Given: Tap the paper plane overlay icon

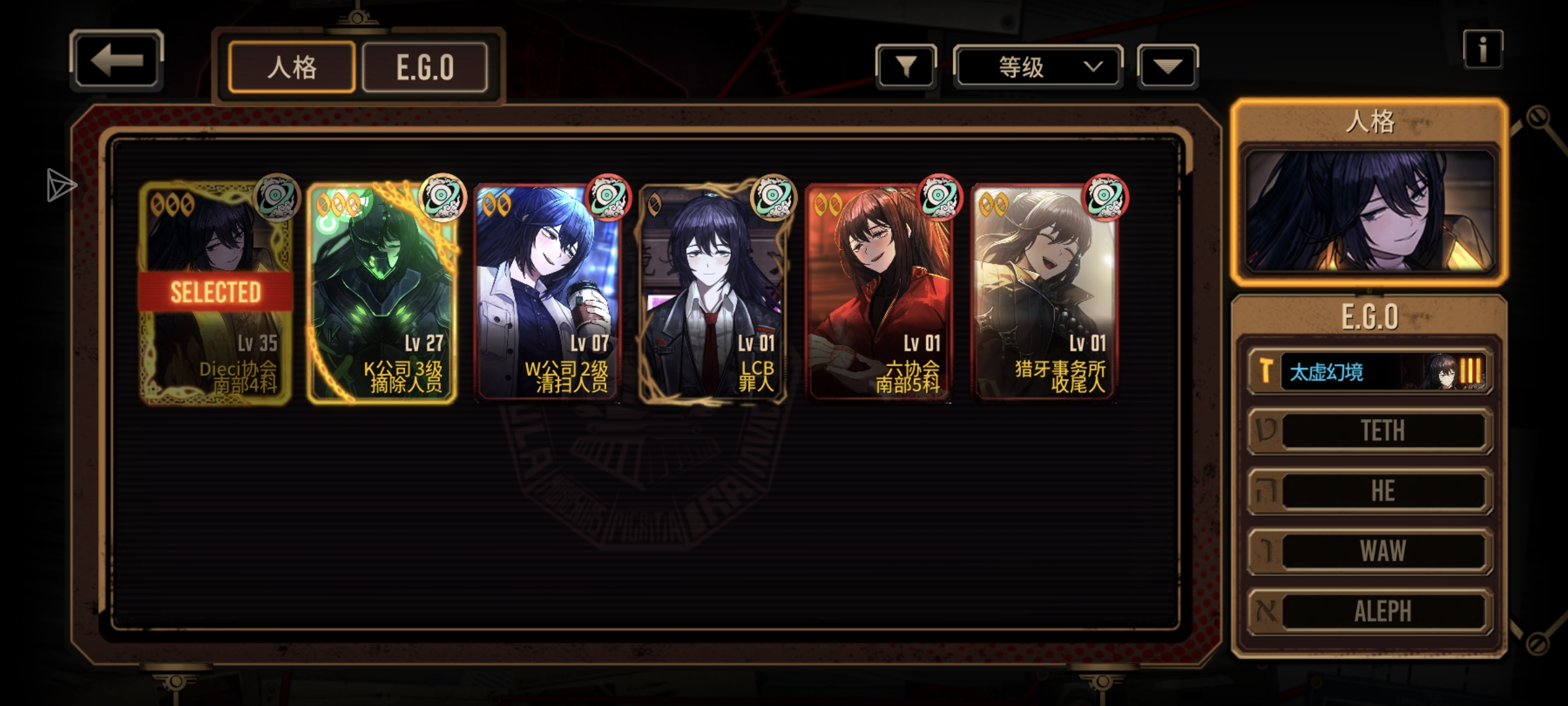Looking at the screenshot, I should click(61, 186).
